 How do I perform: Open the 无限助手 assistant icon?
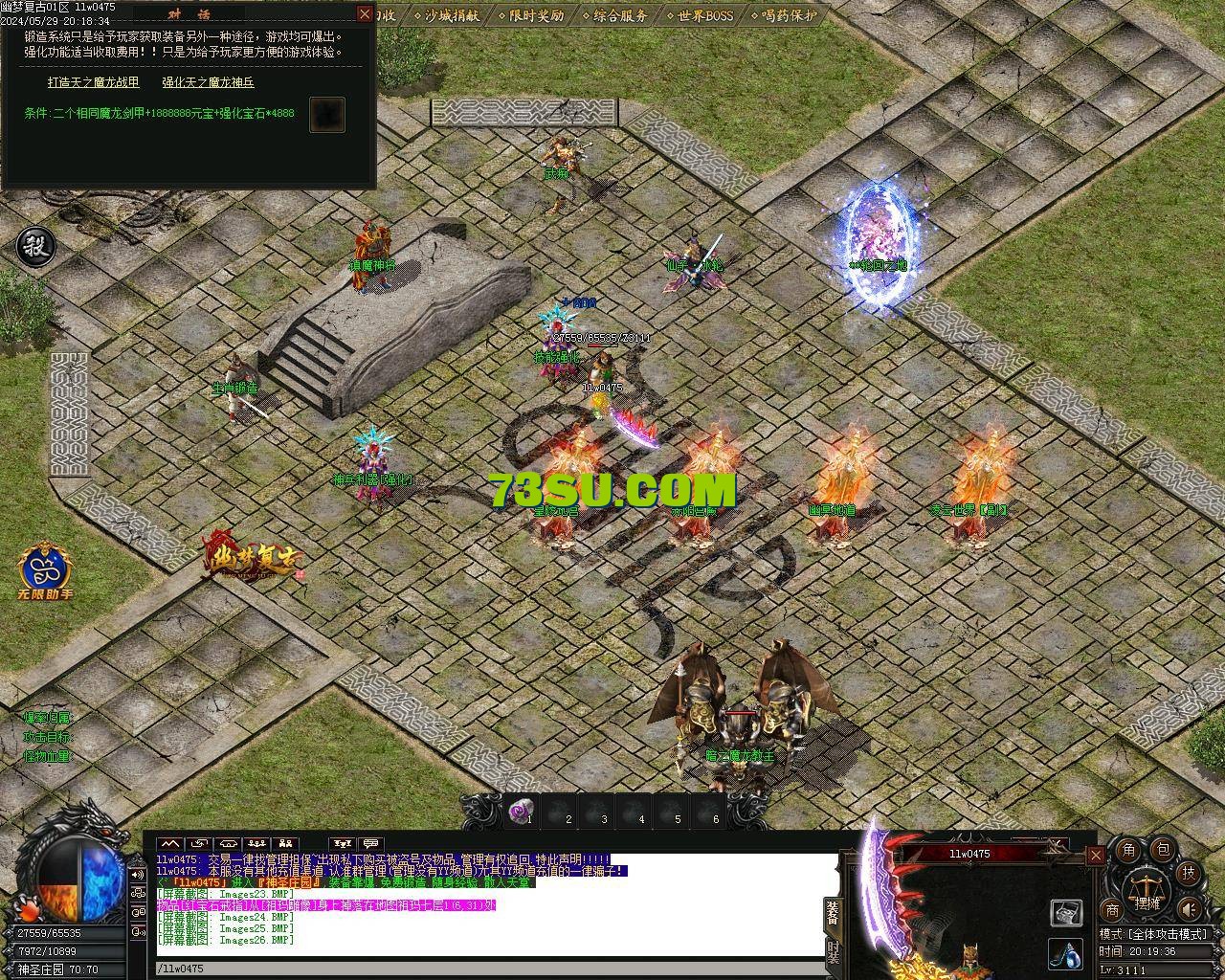point(45,568)
